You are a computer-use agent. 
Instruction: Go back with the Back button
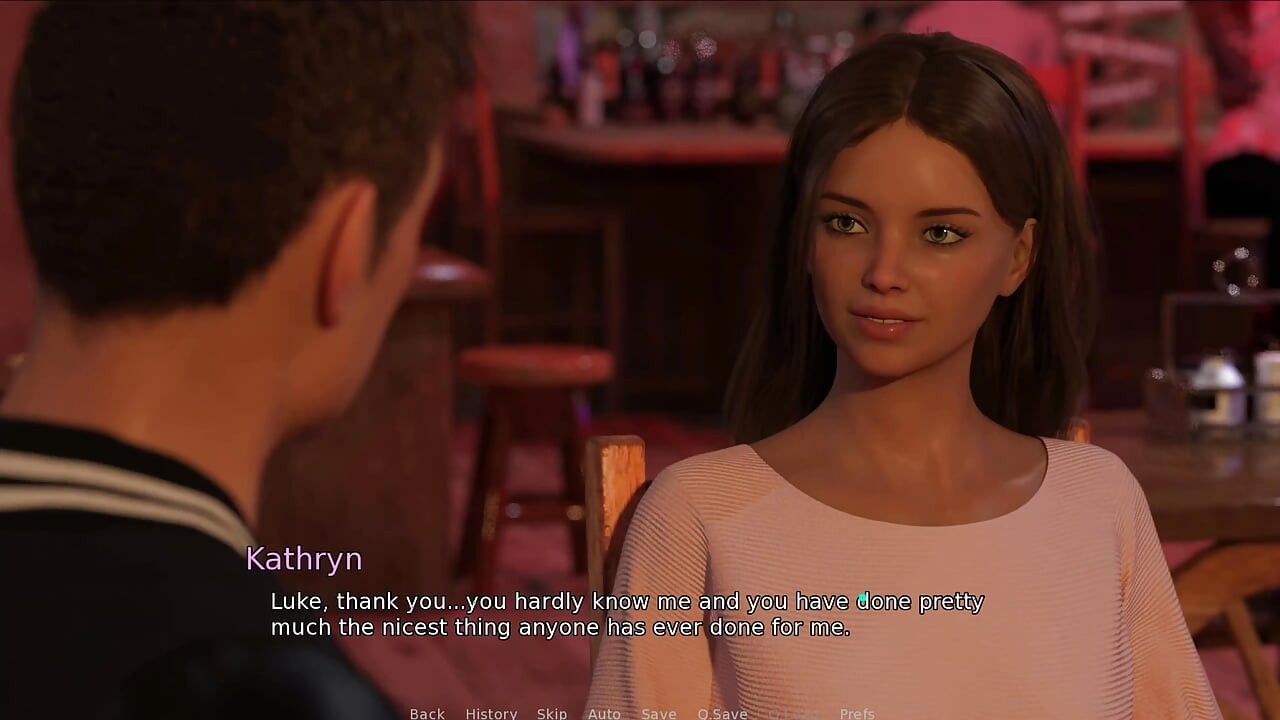(427, 713)
